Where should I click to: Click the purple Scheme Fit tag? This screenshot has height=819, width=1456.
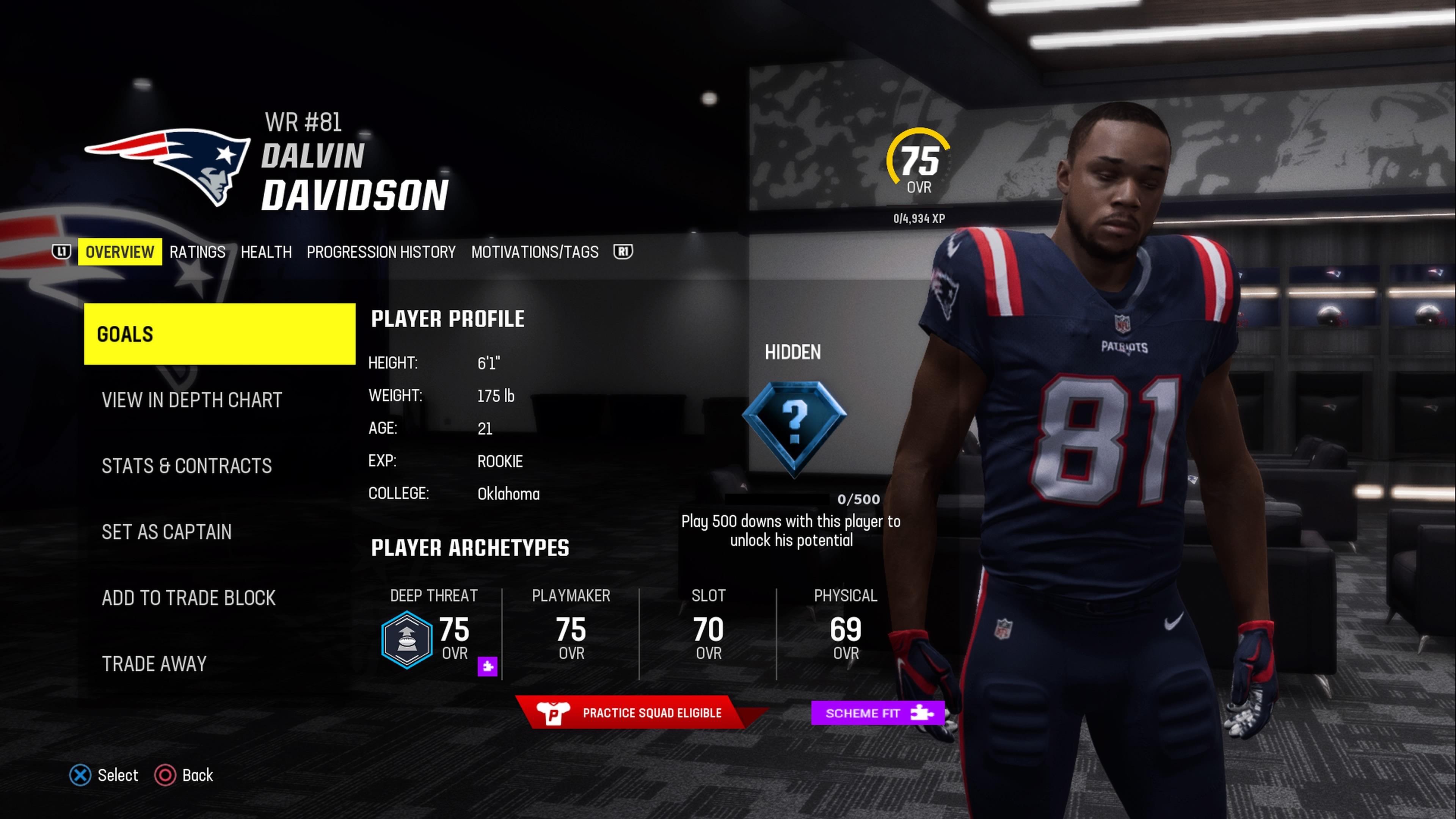(x=877, y=713)
